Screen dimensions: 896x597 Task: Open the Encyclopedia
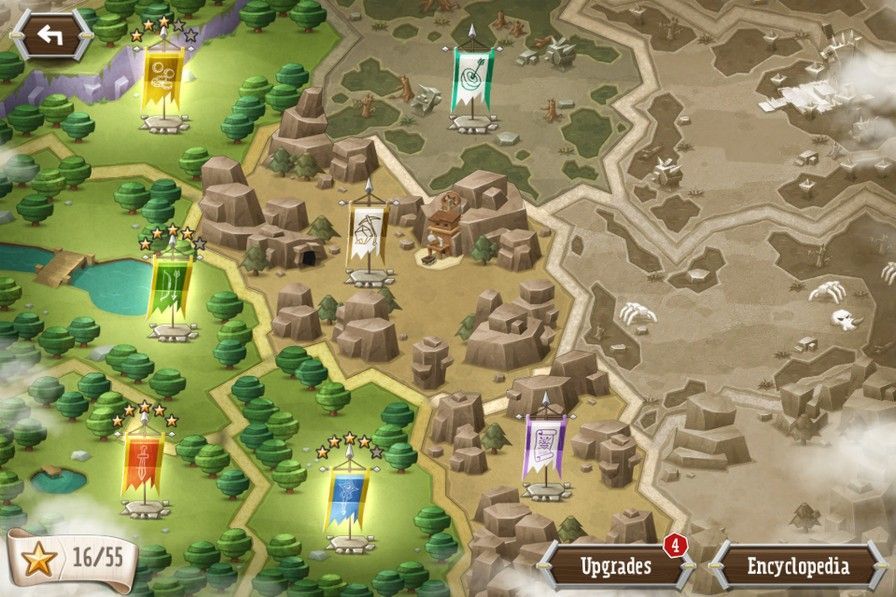[x=798, y=567]
